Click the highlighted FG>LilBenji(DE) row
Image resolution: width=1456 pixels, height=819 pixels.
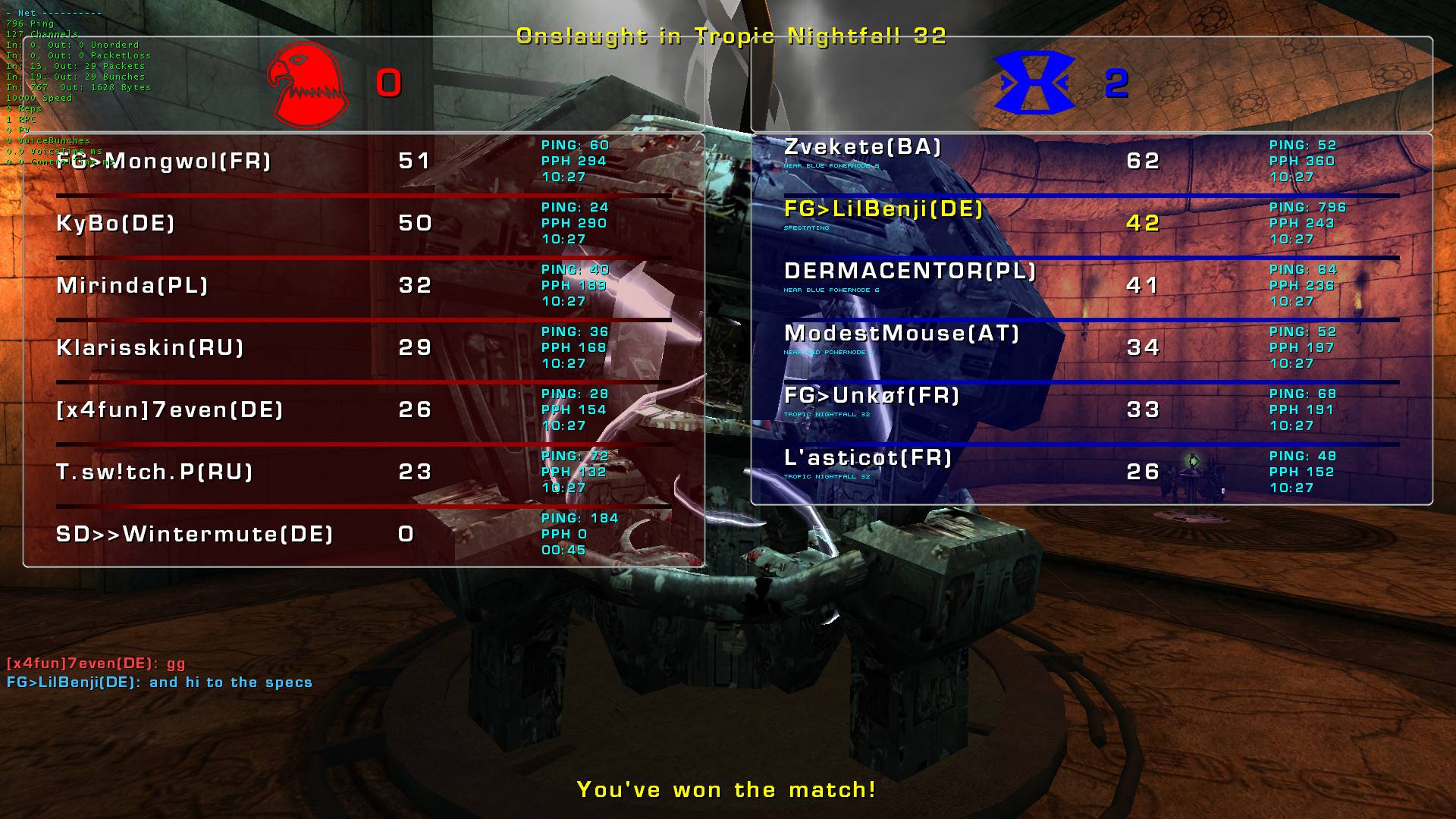point(883,209)
